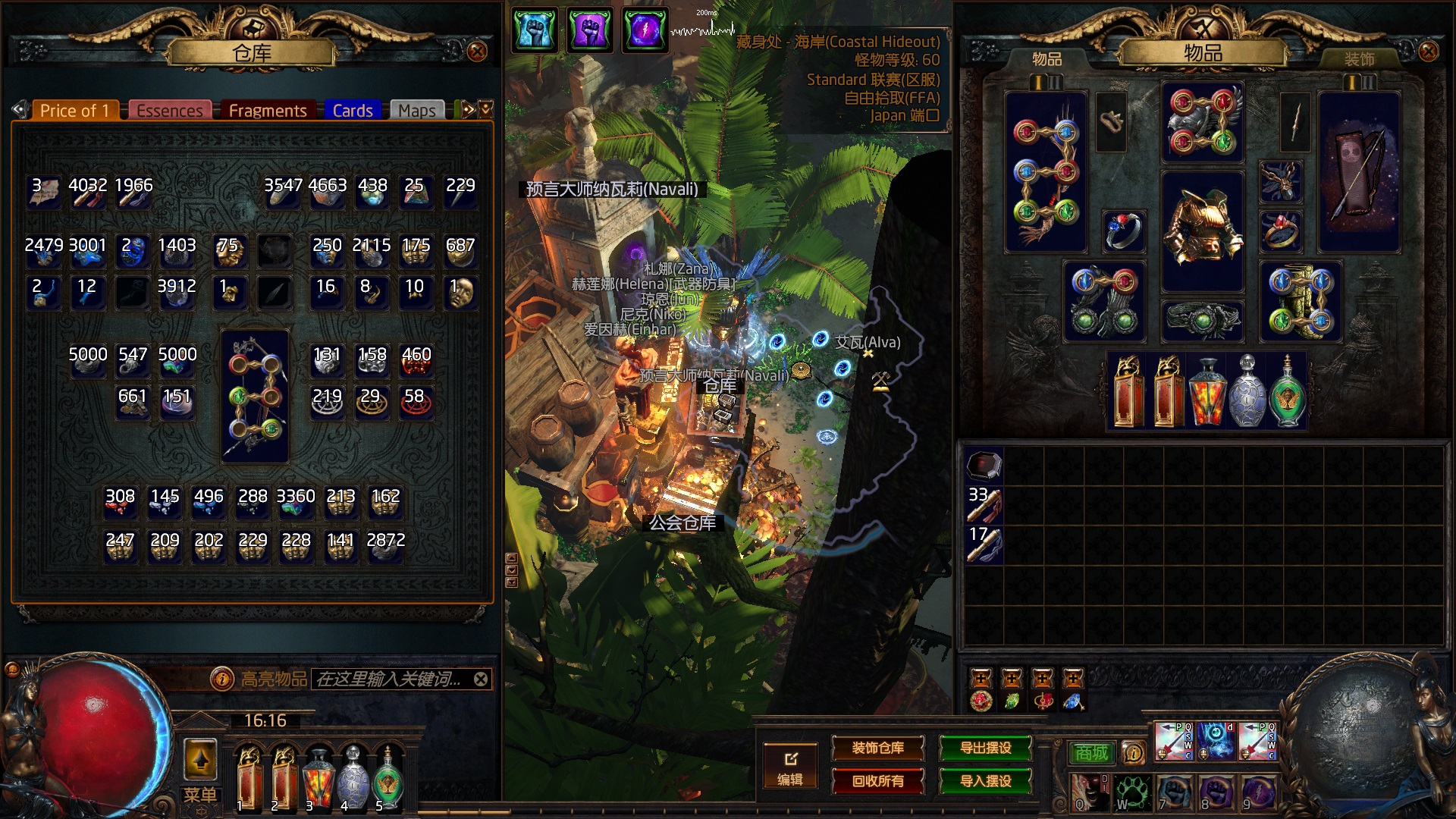Select the Cards stash tab
Viewport: 1456px width, 819px height.
point(353,111)
